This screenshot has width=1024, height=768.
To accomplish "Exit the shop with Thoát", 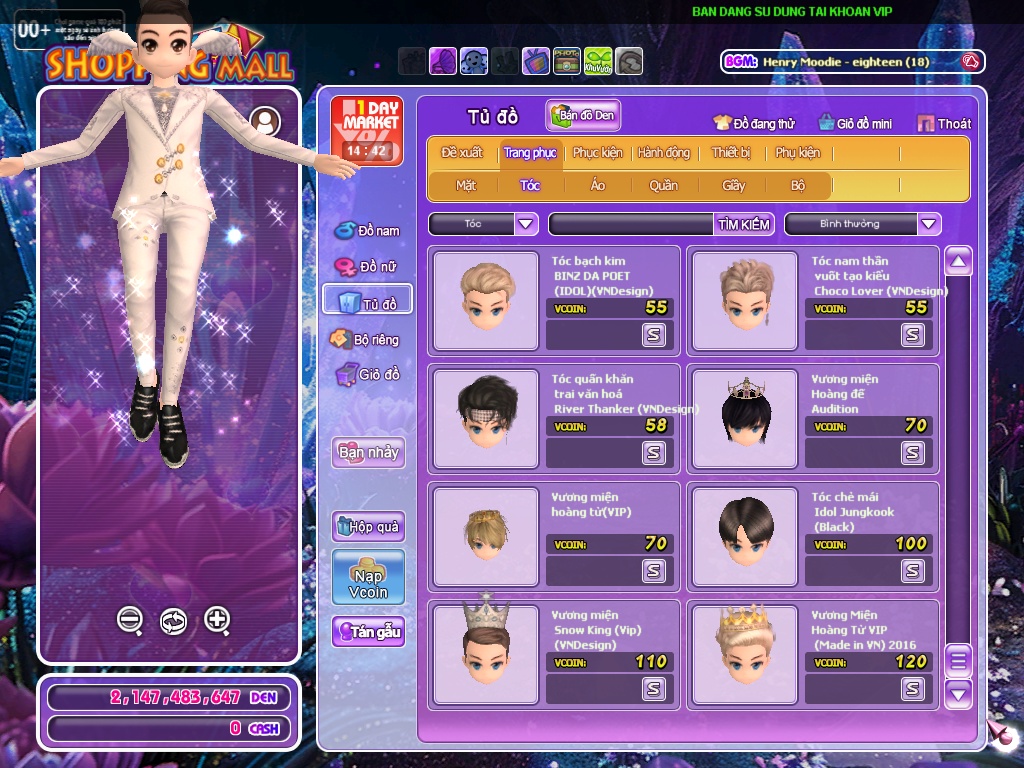I will click(943, 123).
